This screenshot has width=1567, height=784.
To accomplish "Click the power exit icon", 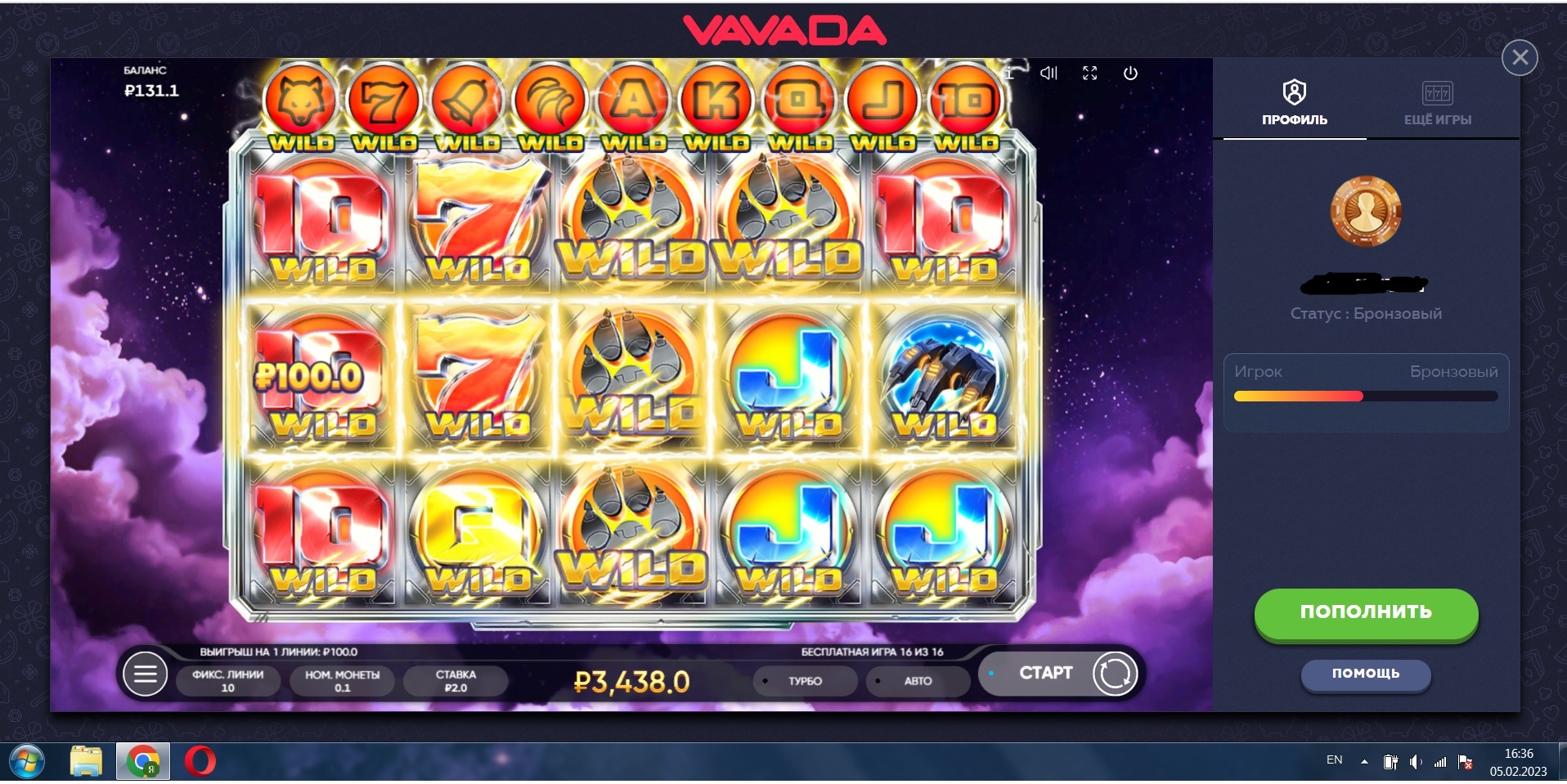I will (1130, 74).
